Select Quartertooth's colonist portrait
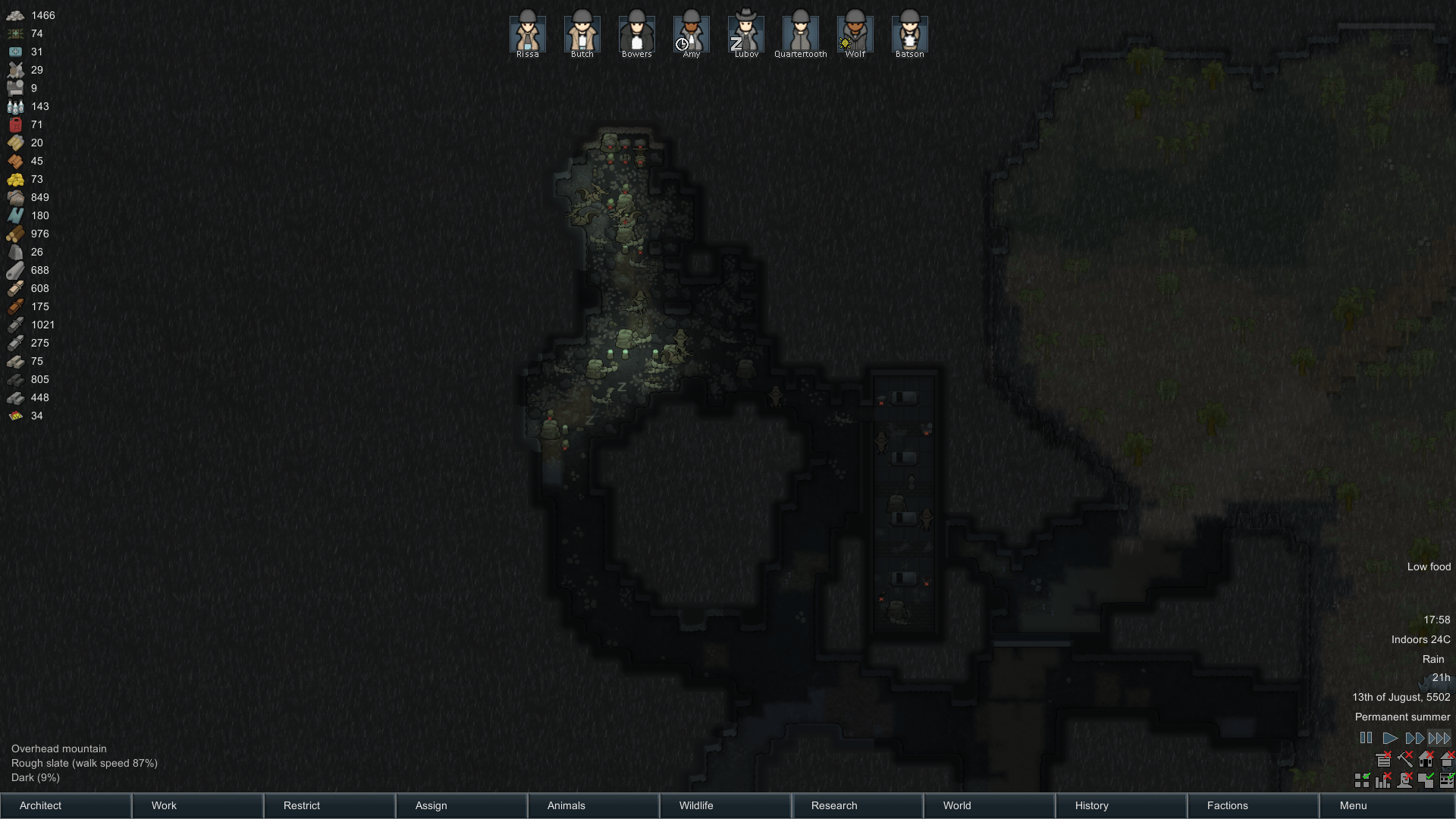This screenshot has height=819, width=1456. (800, 30)
